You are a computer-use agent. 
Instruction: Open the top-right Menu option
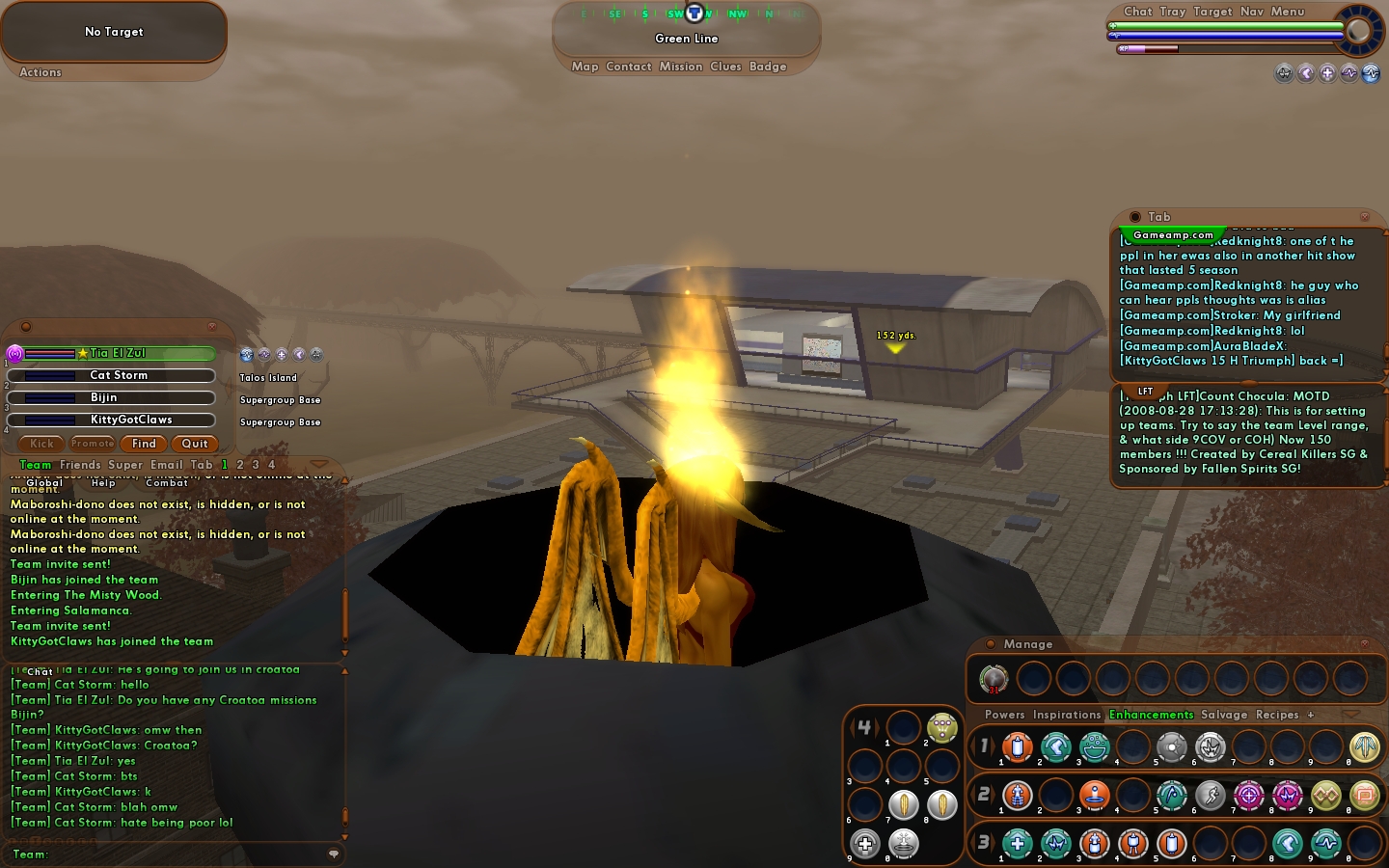[x=1288, y=12]
